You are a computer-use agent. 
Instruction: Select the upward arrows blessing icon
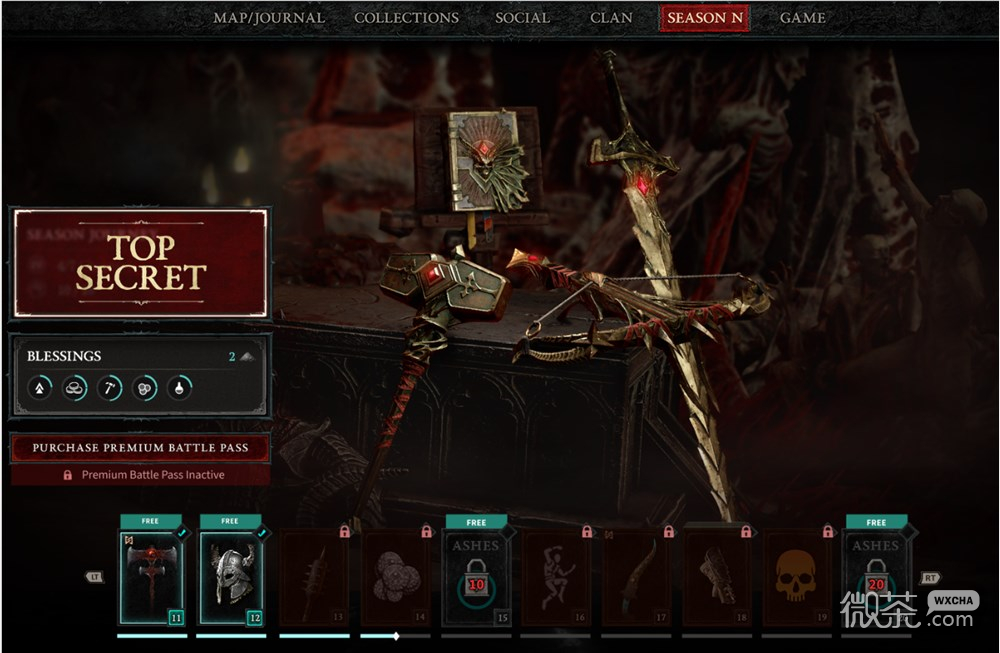point(39,387)
